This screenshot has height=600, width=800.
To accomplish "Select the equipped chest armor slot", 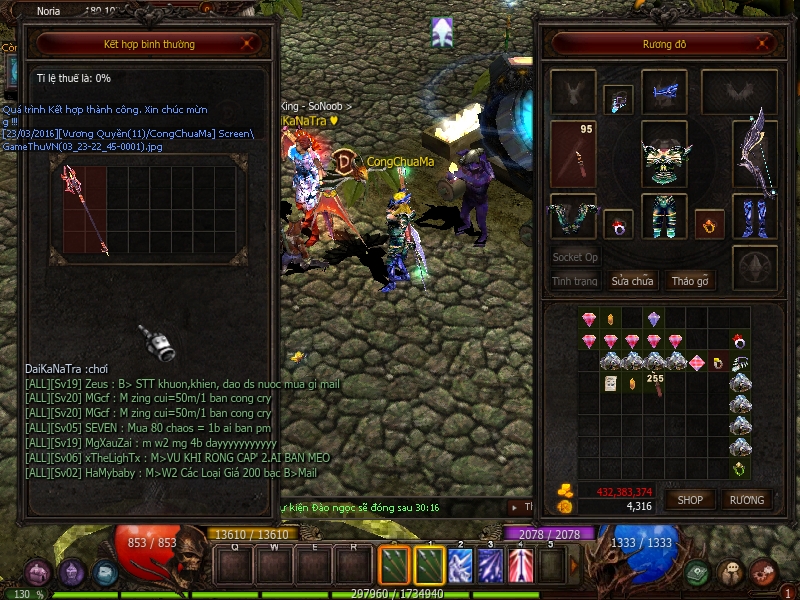I will tap(664, 153).
